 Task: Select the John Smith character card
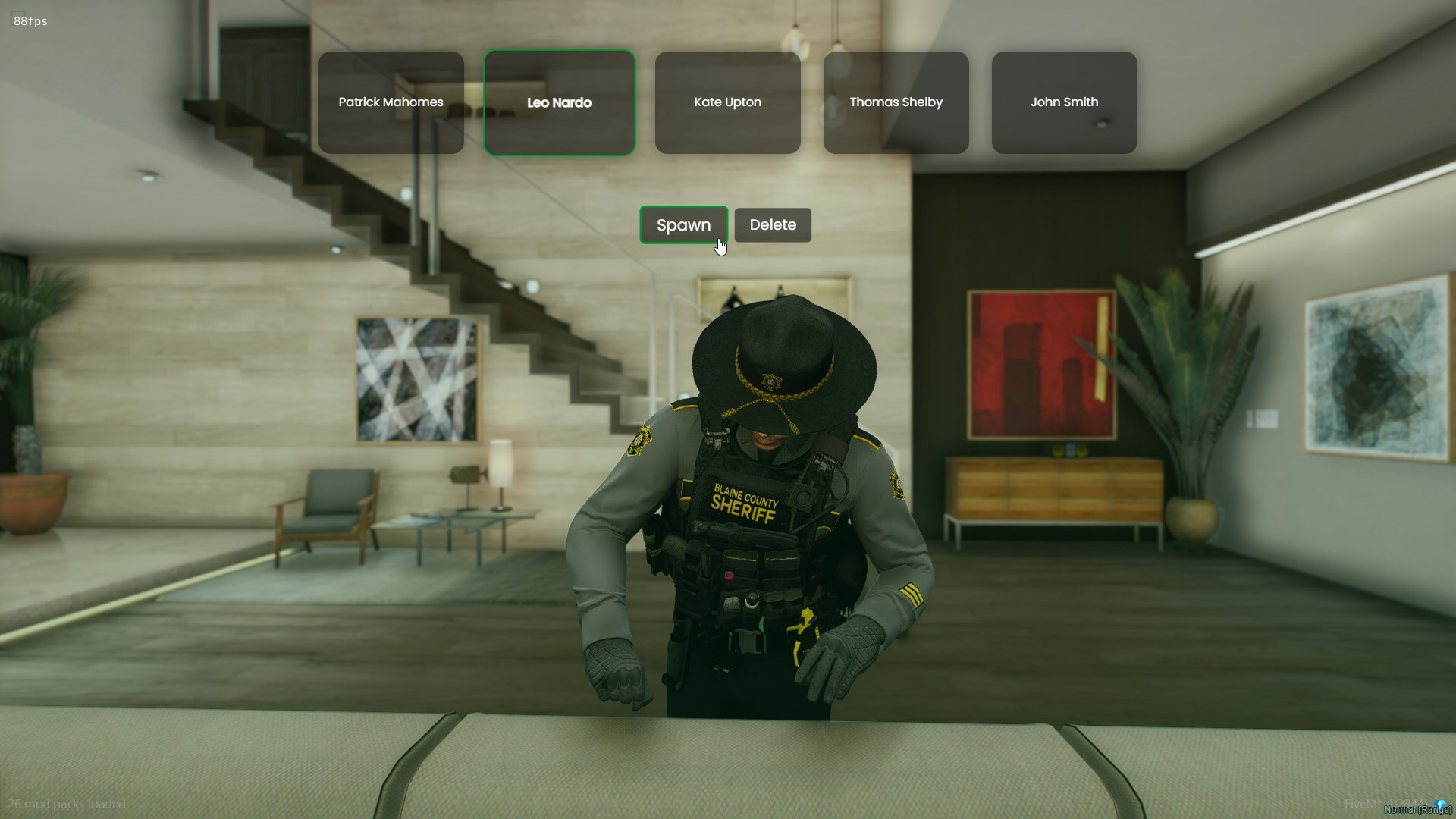pyautogui.click(x=1063, y=102)
